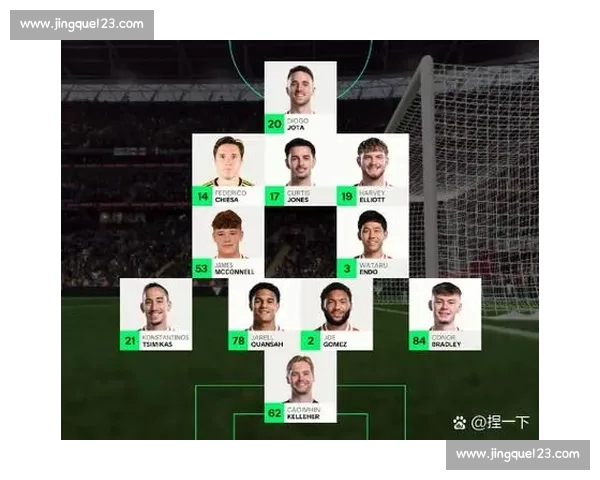Viewport: 600px width, 480px height.
Task: Click Curtis Jones's lineup card
Action: 300,170
